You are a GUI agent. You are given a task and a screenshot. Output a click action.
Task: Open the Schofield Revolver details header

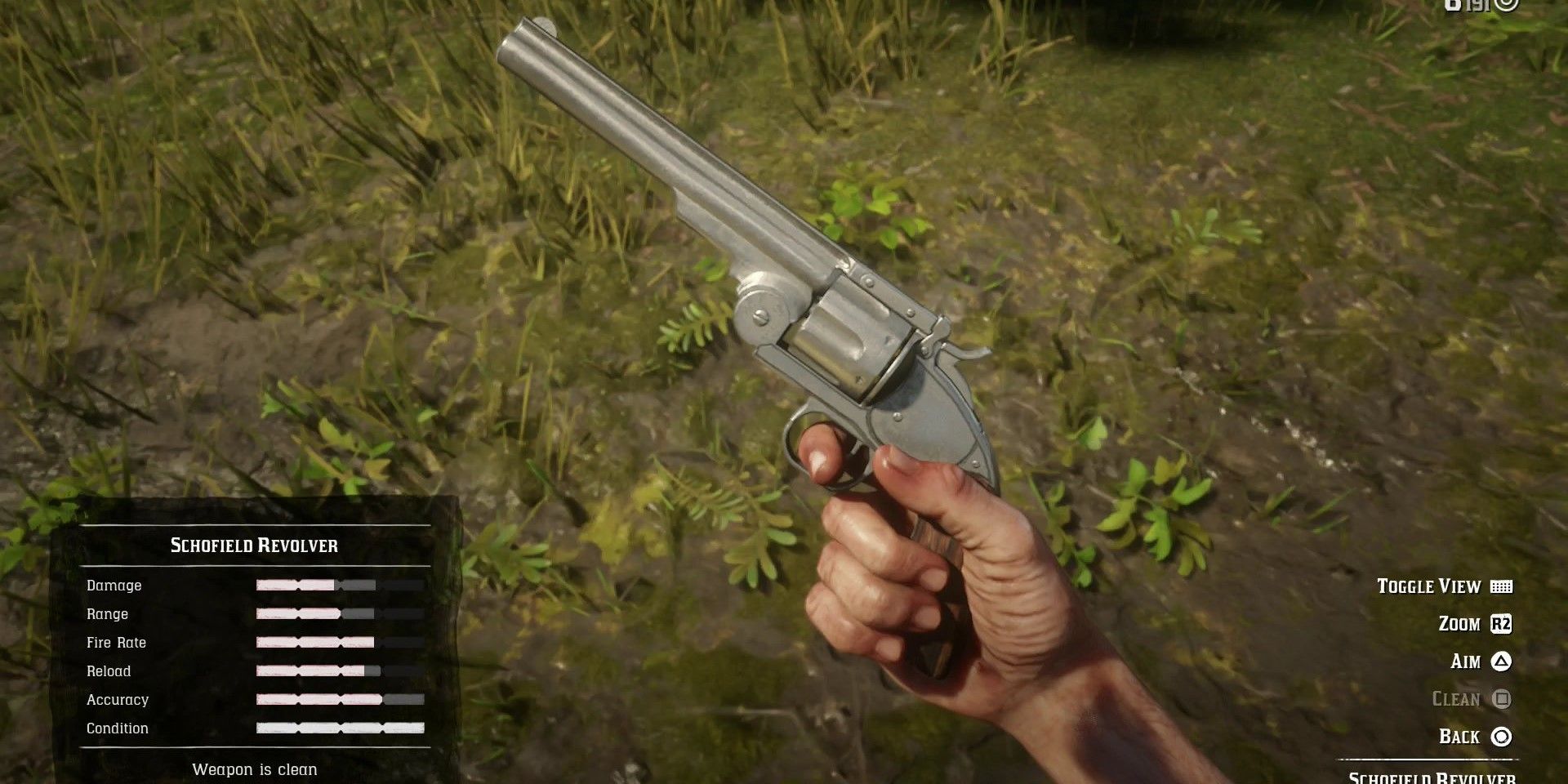pyautogui.click(x=254, y=546)
